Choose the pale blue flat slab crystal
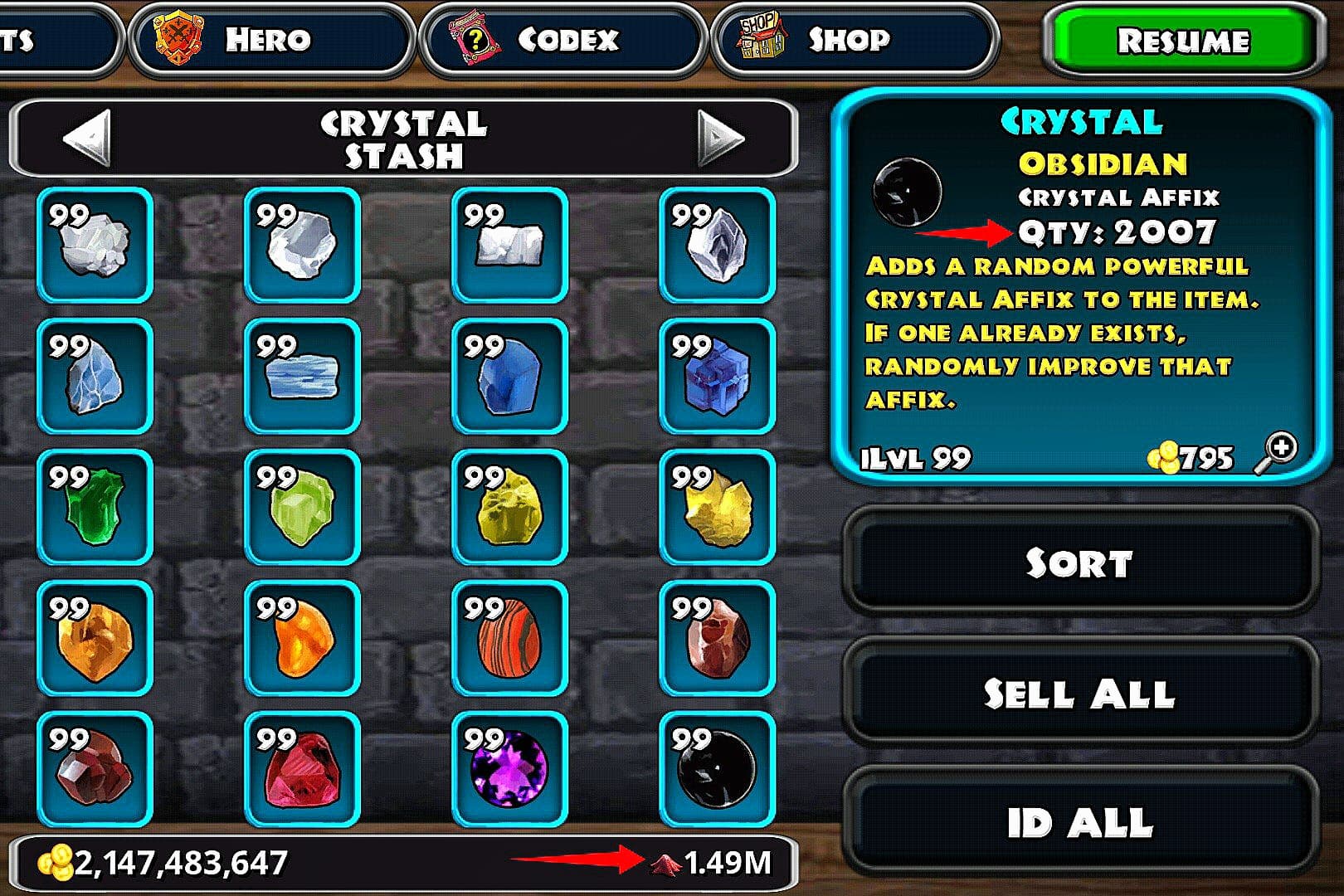Viewport: 1344px width, 896px height. click(302, 376)
